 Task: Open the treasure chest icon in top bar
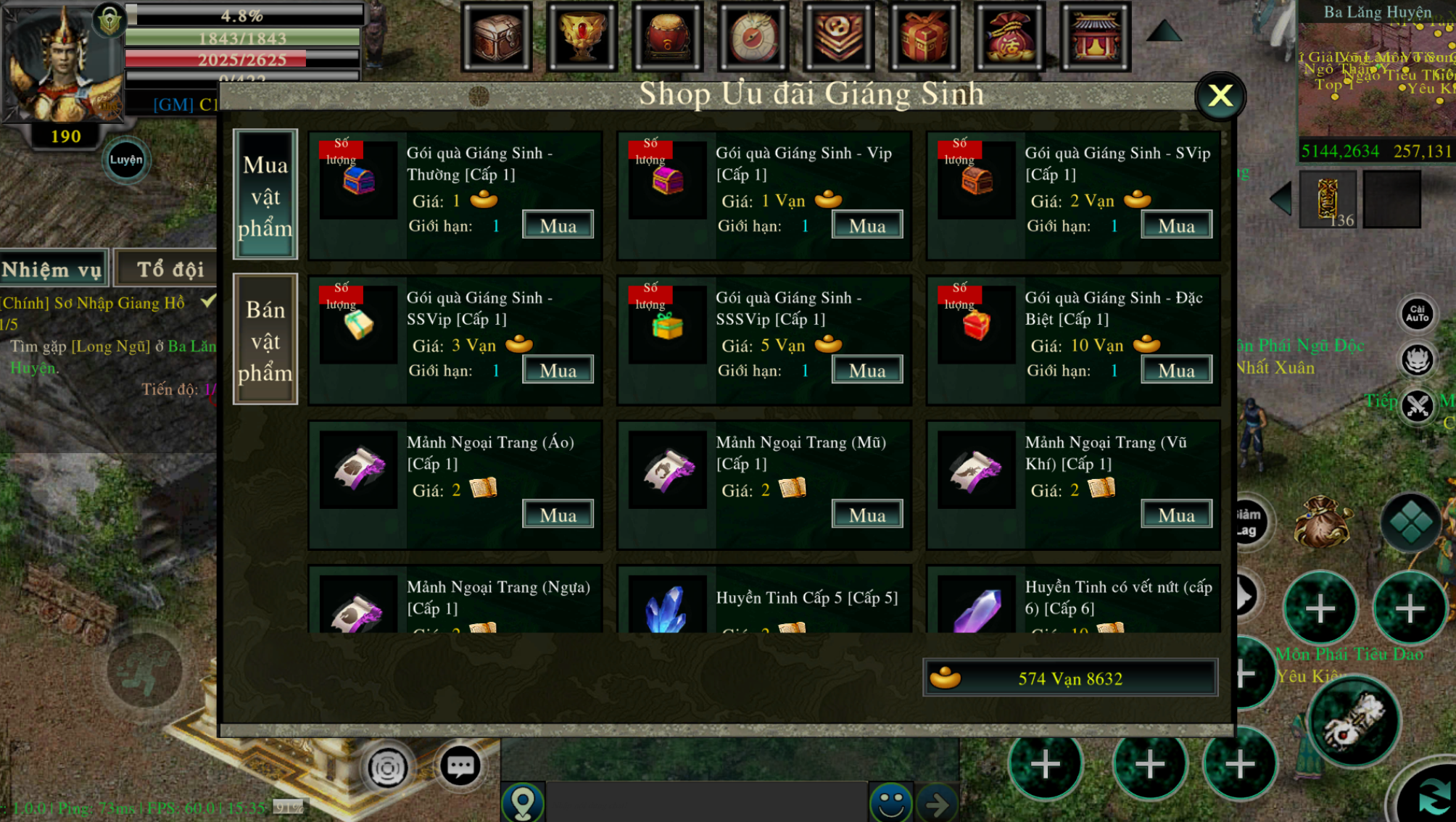(x=497, y=36)
